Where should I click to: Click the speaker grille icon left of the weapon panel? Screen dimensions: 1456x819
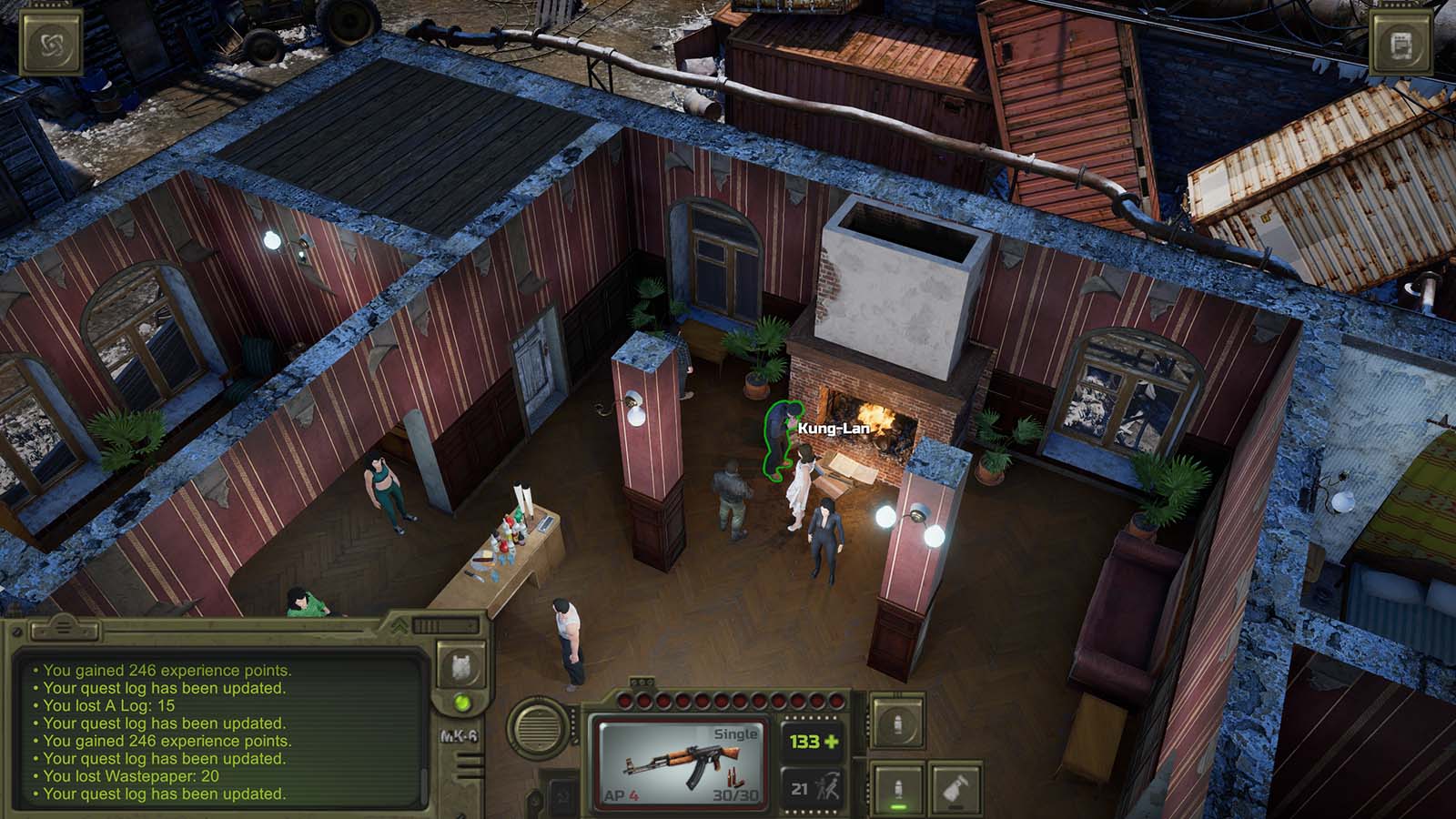tap(537, 728)
